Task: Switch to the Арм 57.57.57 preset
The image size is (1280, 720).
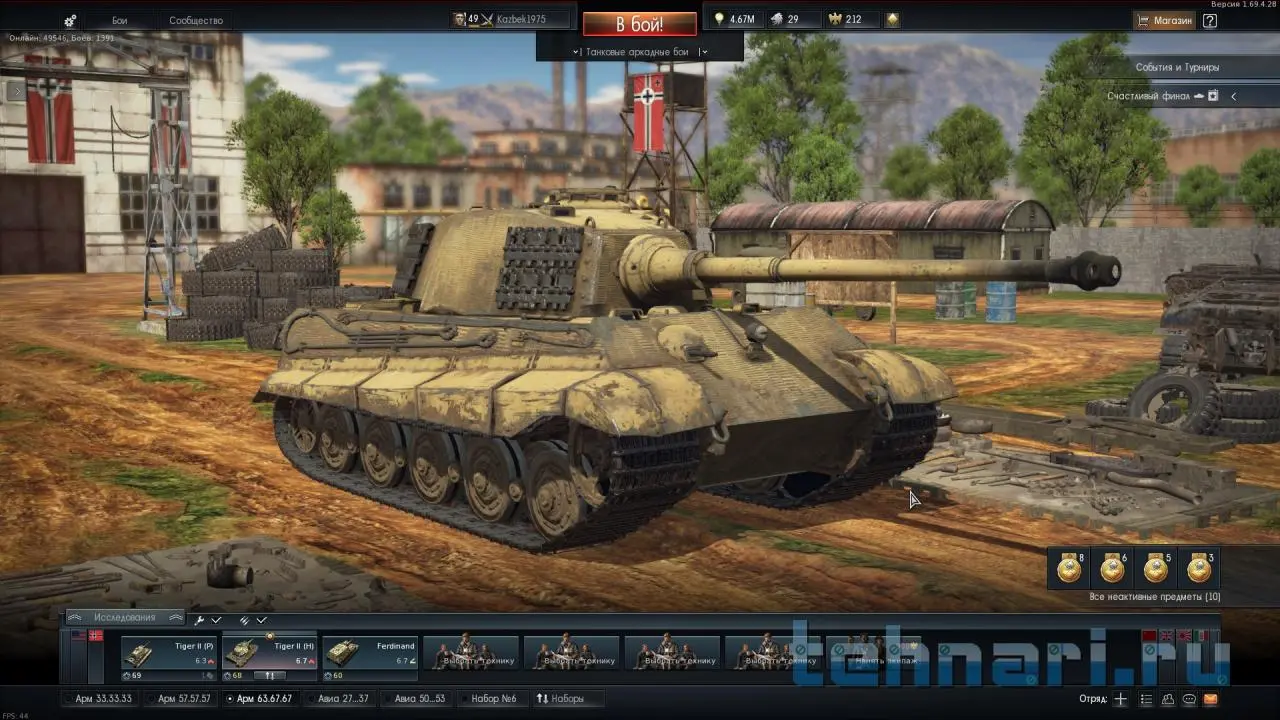Action: (x=183, y=698)
